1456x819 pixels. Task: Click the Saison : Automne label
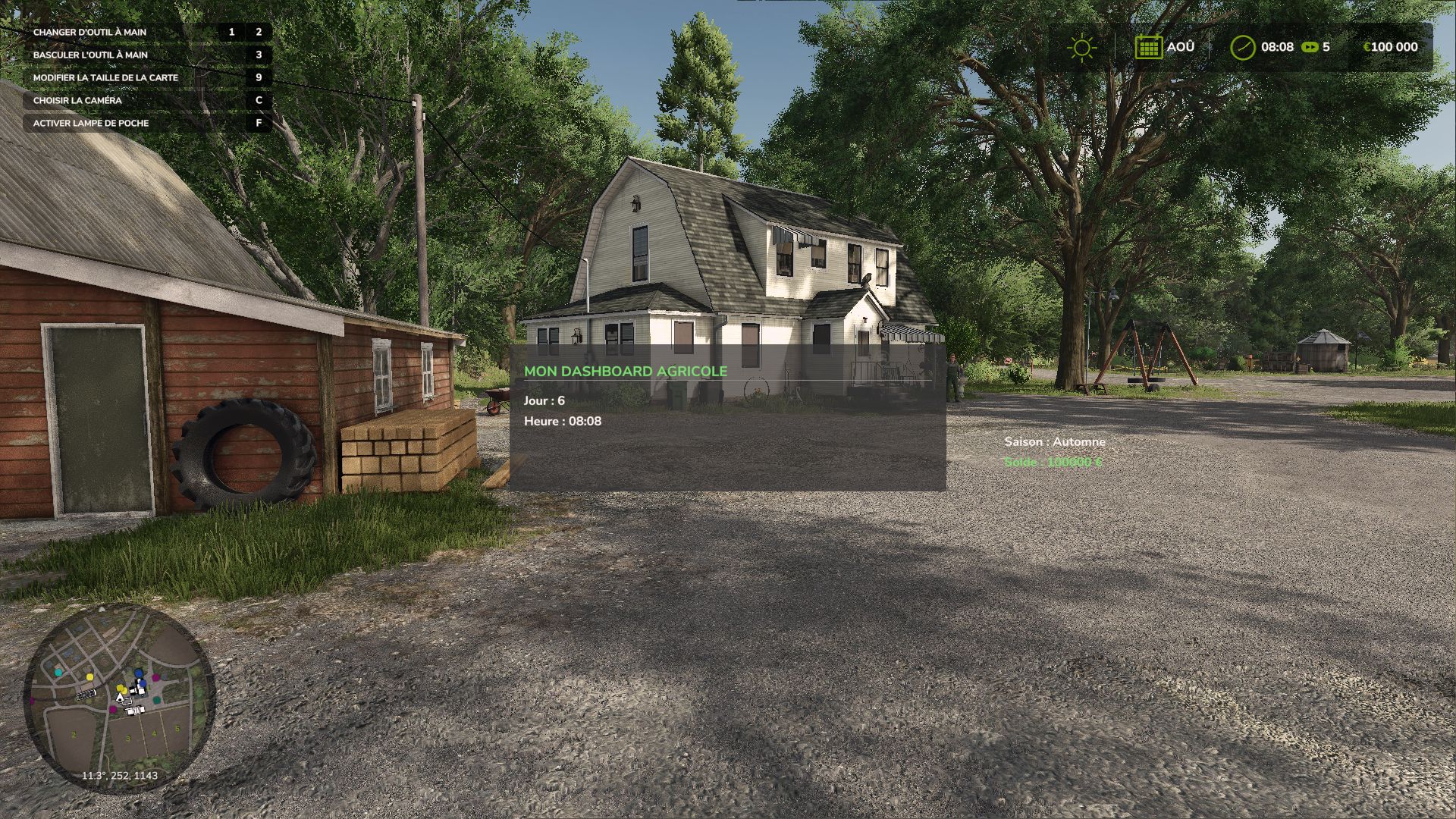click(1055, 441)
